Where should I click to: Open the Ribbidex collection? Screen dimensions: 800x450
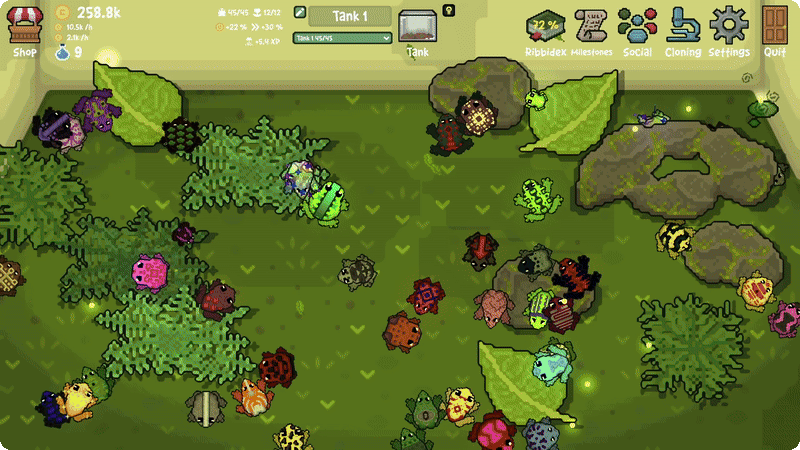(545, 28)
